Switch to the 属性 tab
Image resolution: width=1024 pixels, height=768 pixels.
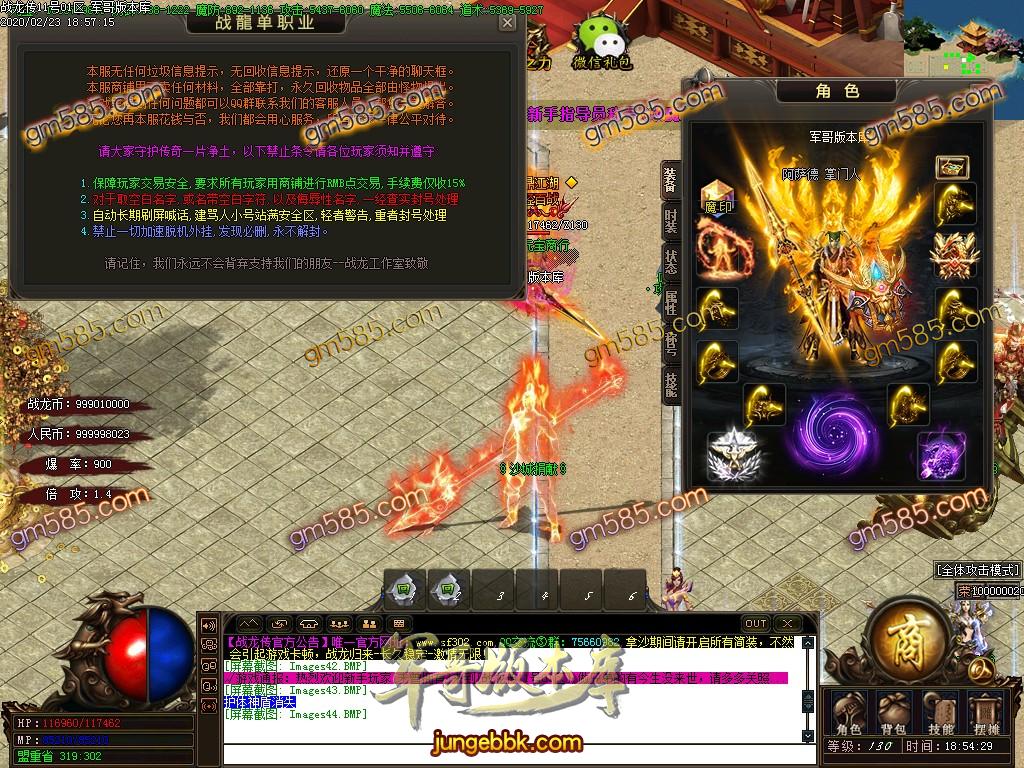click(x=671, y=304)
